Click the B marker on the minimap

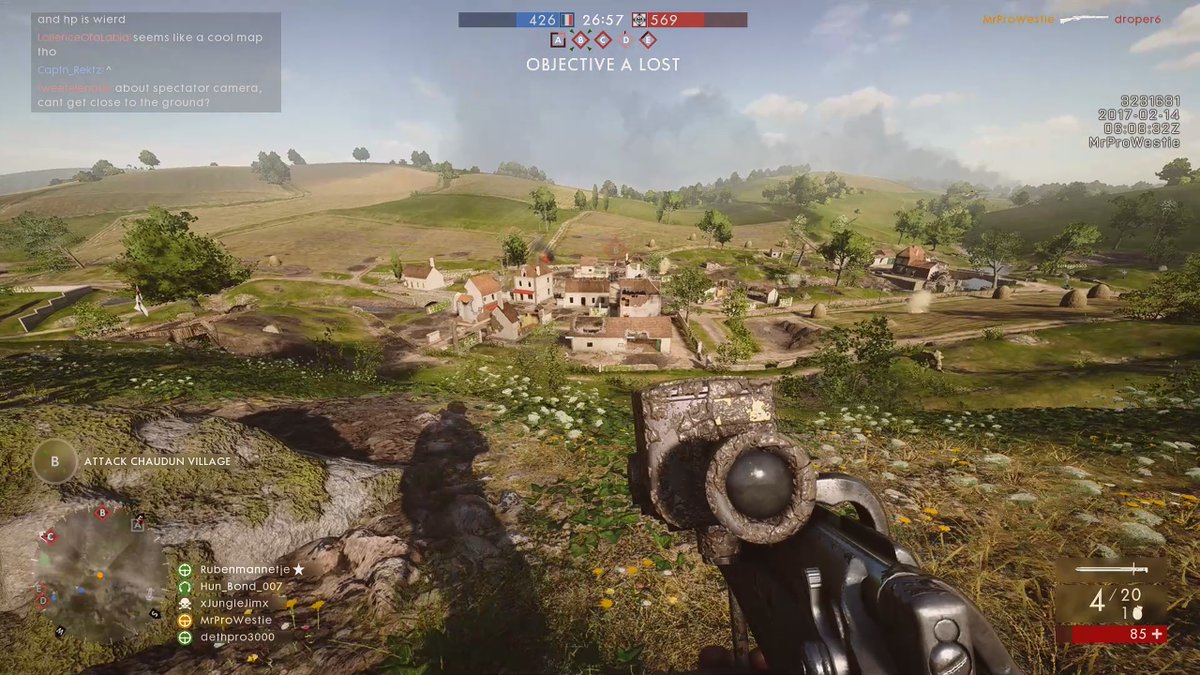(102, 514)
